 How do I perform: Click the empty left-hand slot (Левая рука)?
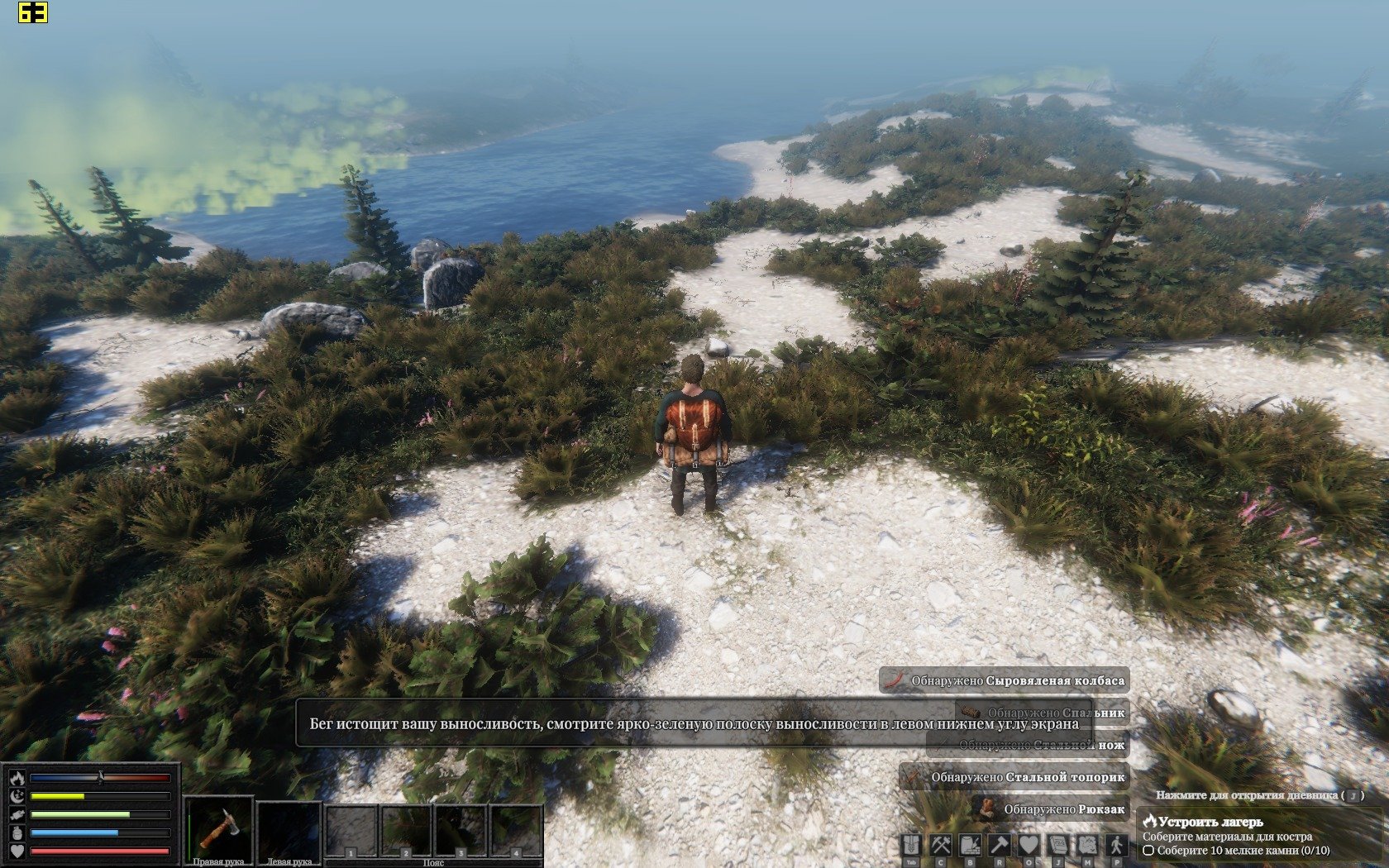coord(289,828)
